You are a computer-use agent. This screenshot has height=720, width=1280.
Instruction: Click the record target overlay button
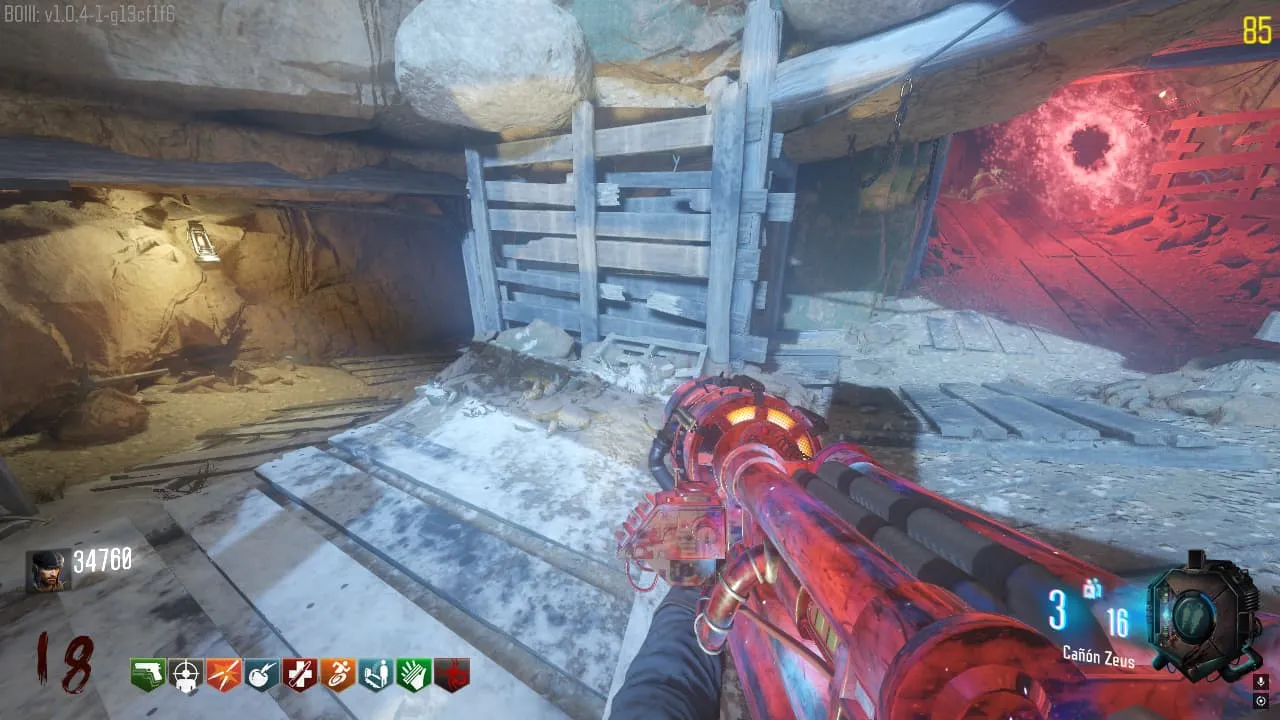[x=1260, y=701]
